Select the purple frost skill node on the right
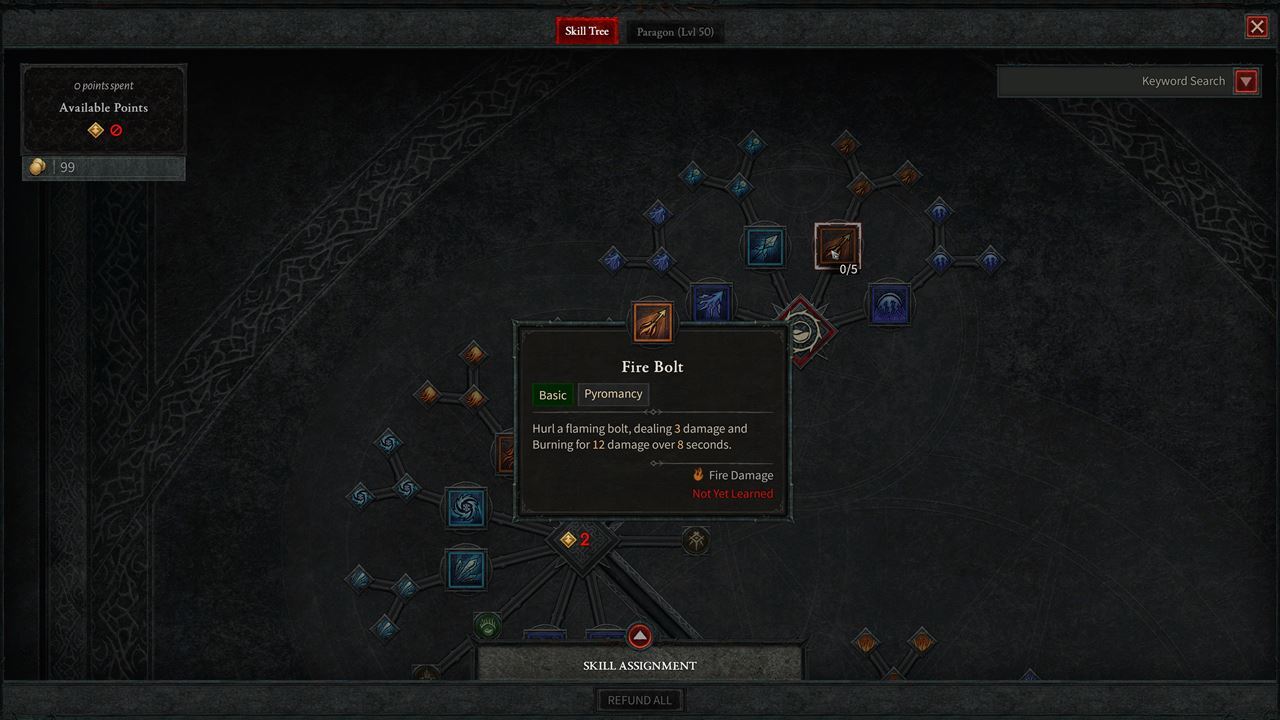Screen dimensions: 1280x720 tap(889, 305)
